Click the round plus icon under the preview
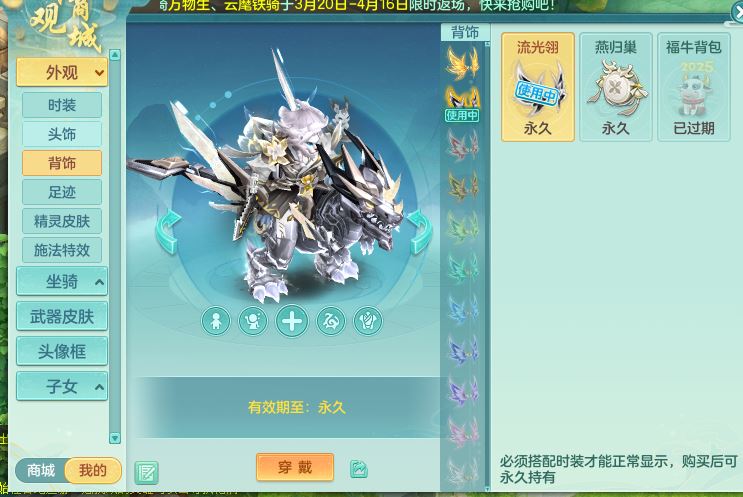 [x=292, y=321]
